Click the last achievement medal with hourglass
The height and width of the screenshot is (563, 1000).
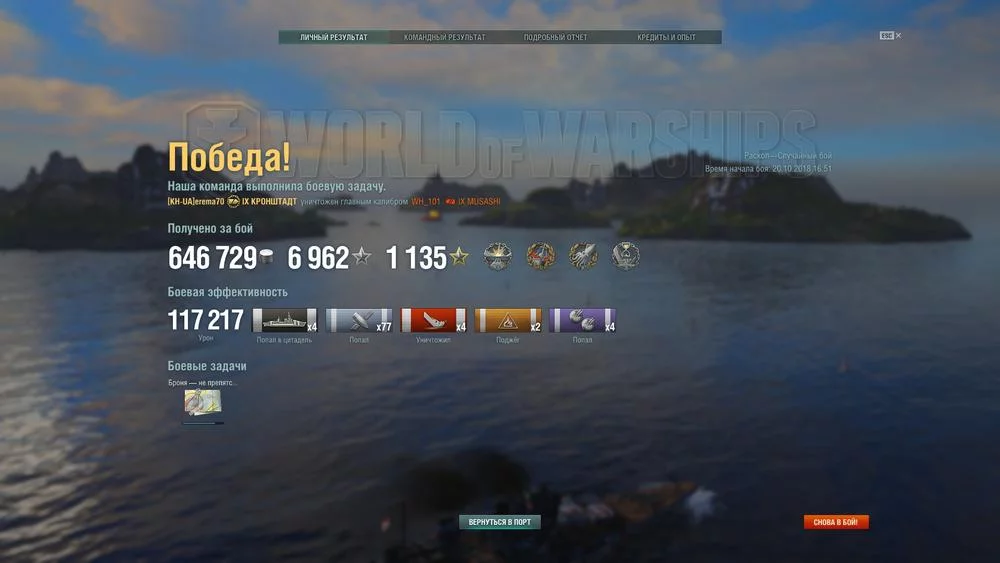tap(626, 257)
